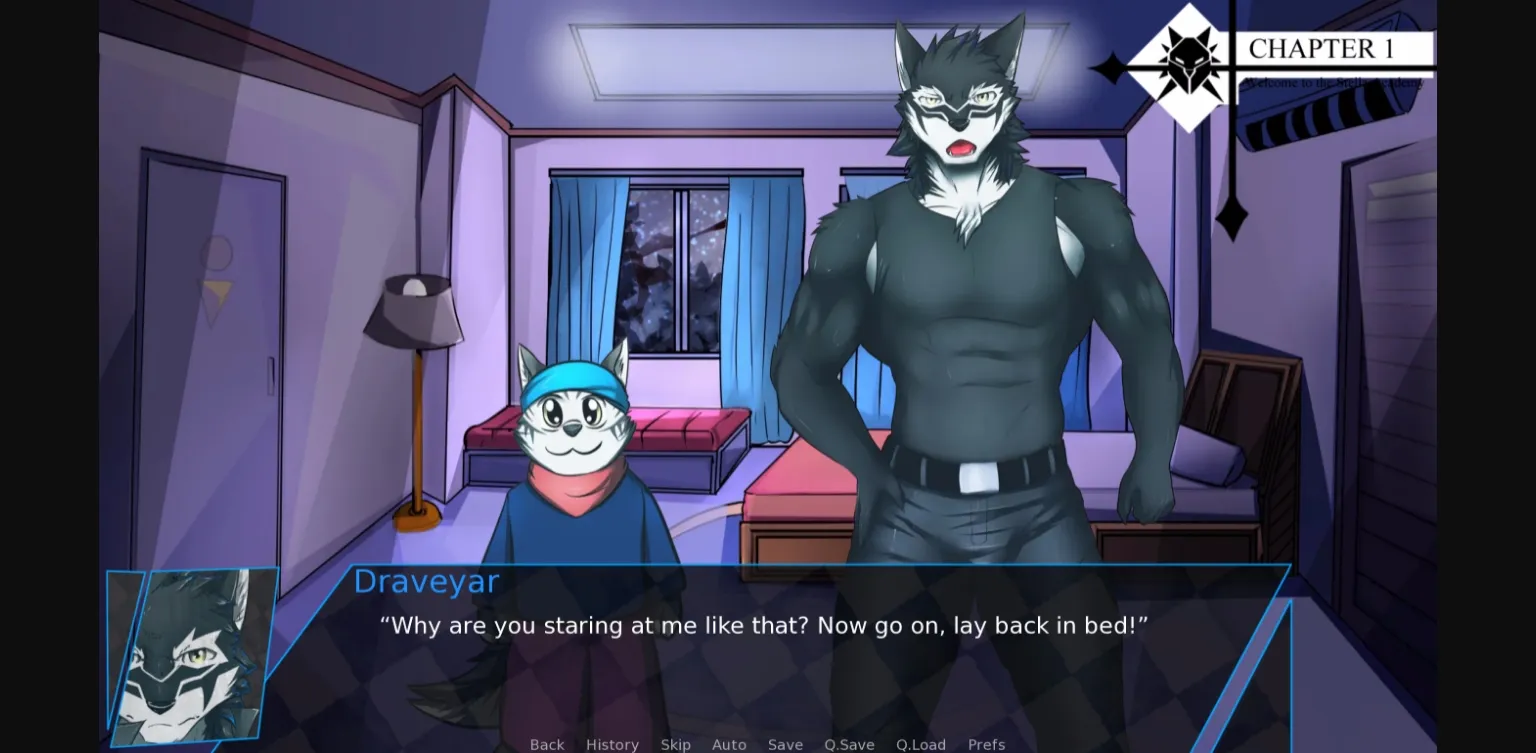Open the History dialogue log
Screen dimensions: 1536x753
pos(612,745)
